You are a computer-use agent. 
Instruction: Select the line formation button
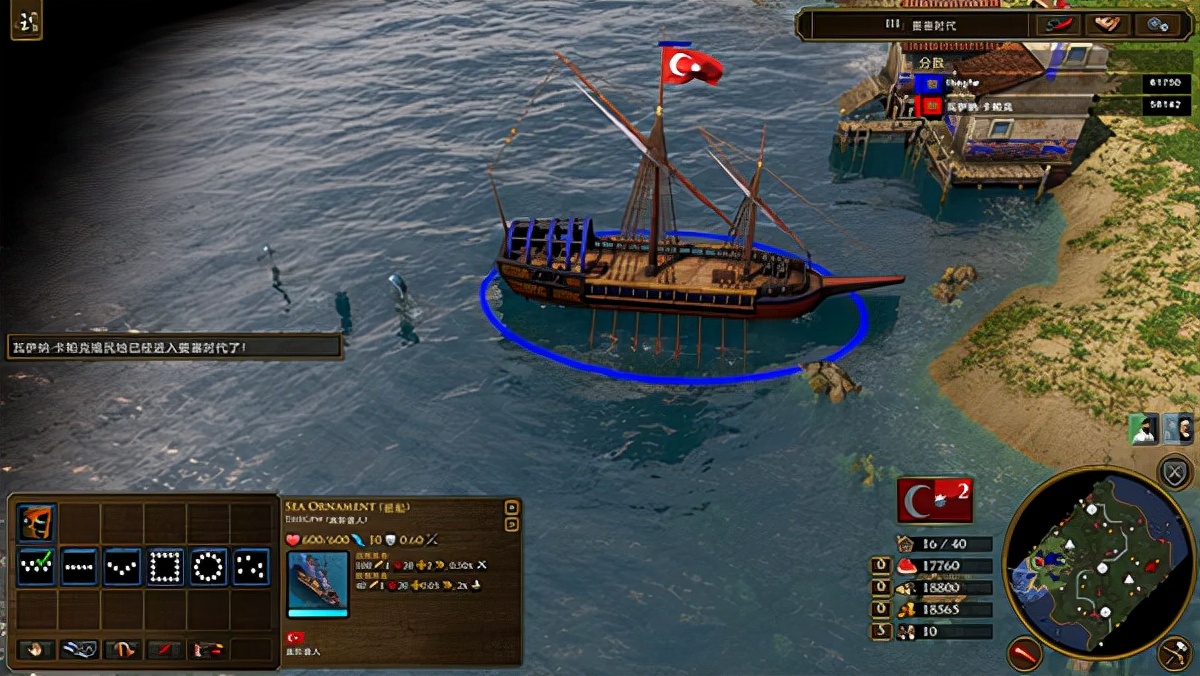80,567
